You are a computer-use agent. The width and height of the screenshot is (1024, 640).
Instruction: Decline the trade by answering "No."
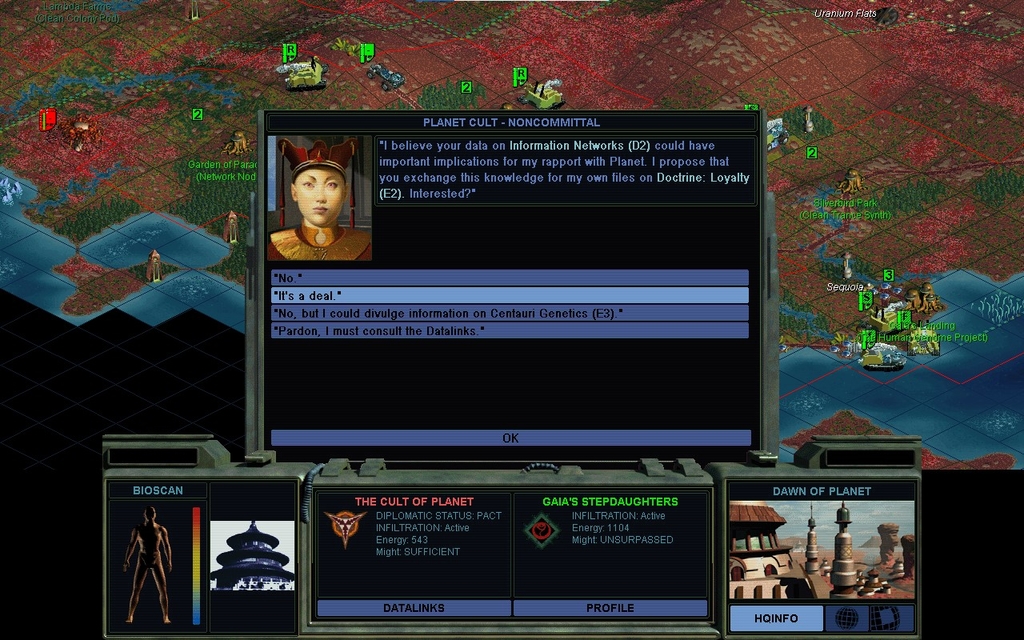coord(510,278)
